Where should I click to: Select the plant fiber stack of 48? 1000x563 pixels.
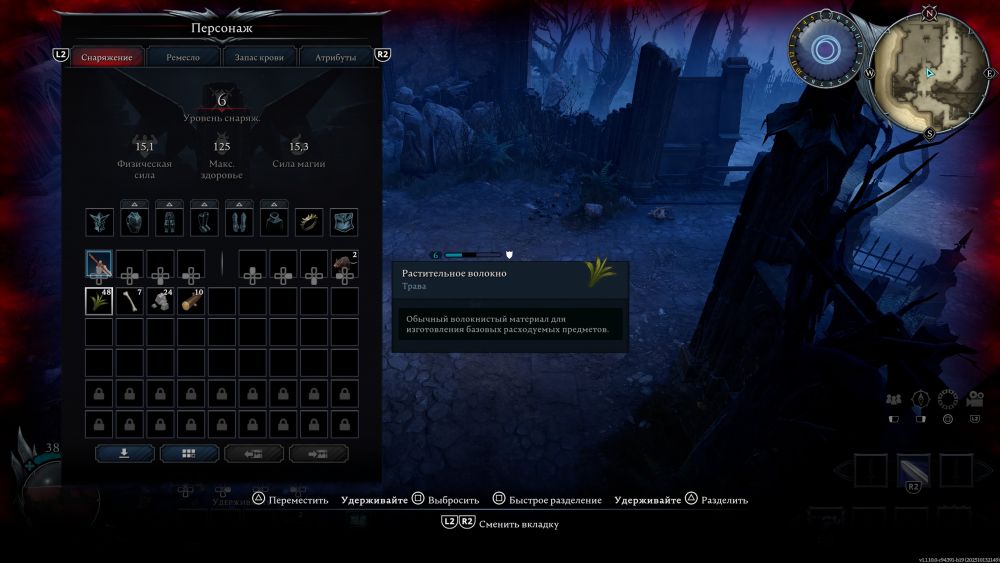click(x=99, y=301)
